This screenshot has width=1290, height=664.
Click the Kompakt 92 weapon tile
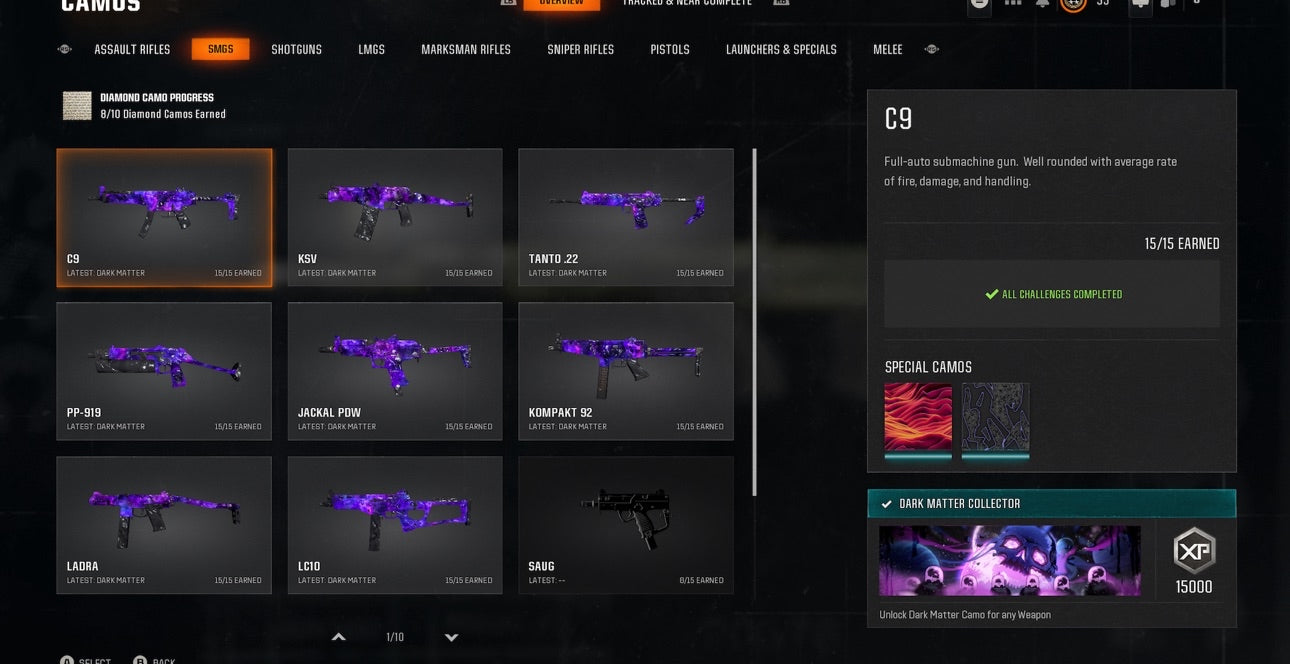(626, 371)
